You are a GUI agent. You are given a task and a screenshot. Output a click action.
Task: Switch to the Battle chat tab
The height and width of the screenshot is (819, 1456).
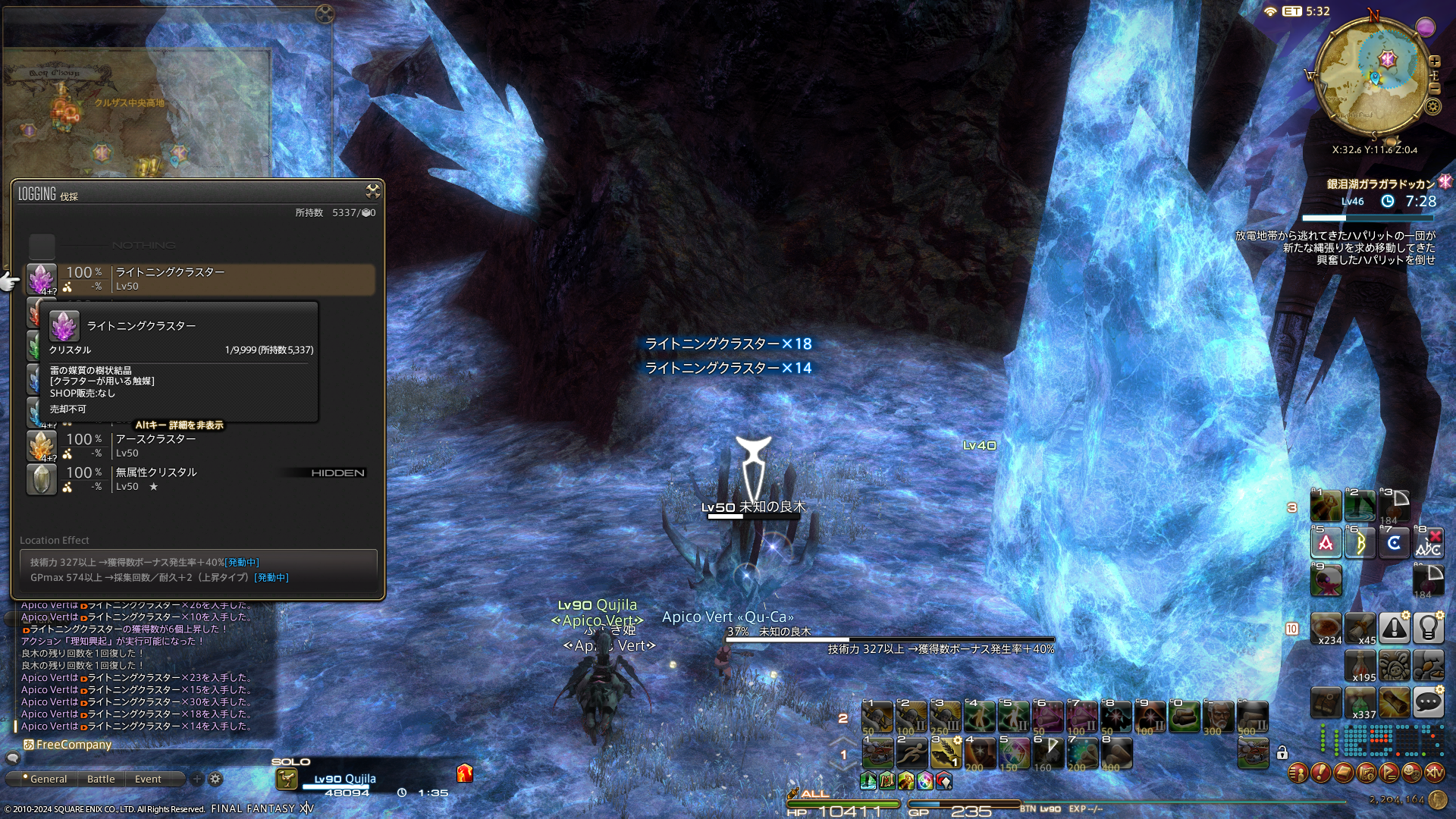pyautogui.click(x=101, y=779)
